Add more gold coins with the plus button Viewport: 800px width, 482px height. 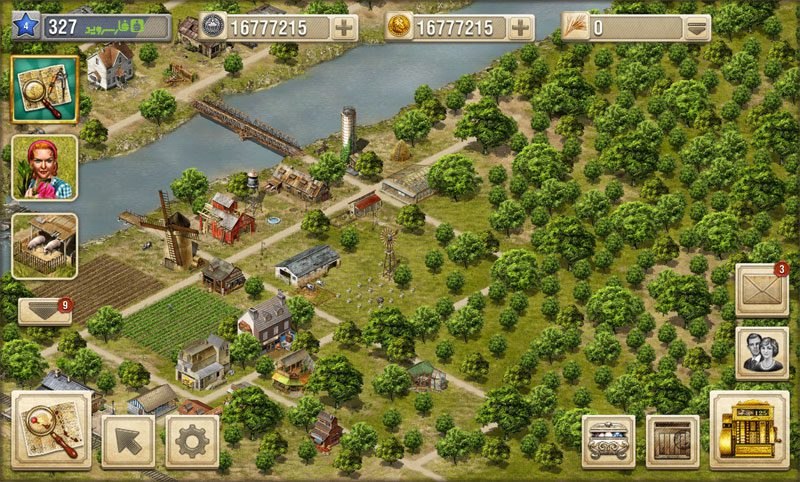pyautogui.click(x=520, y=27)
